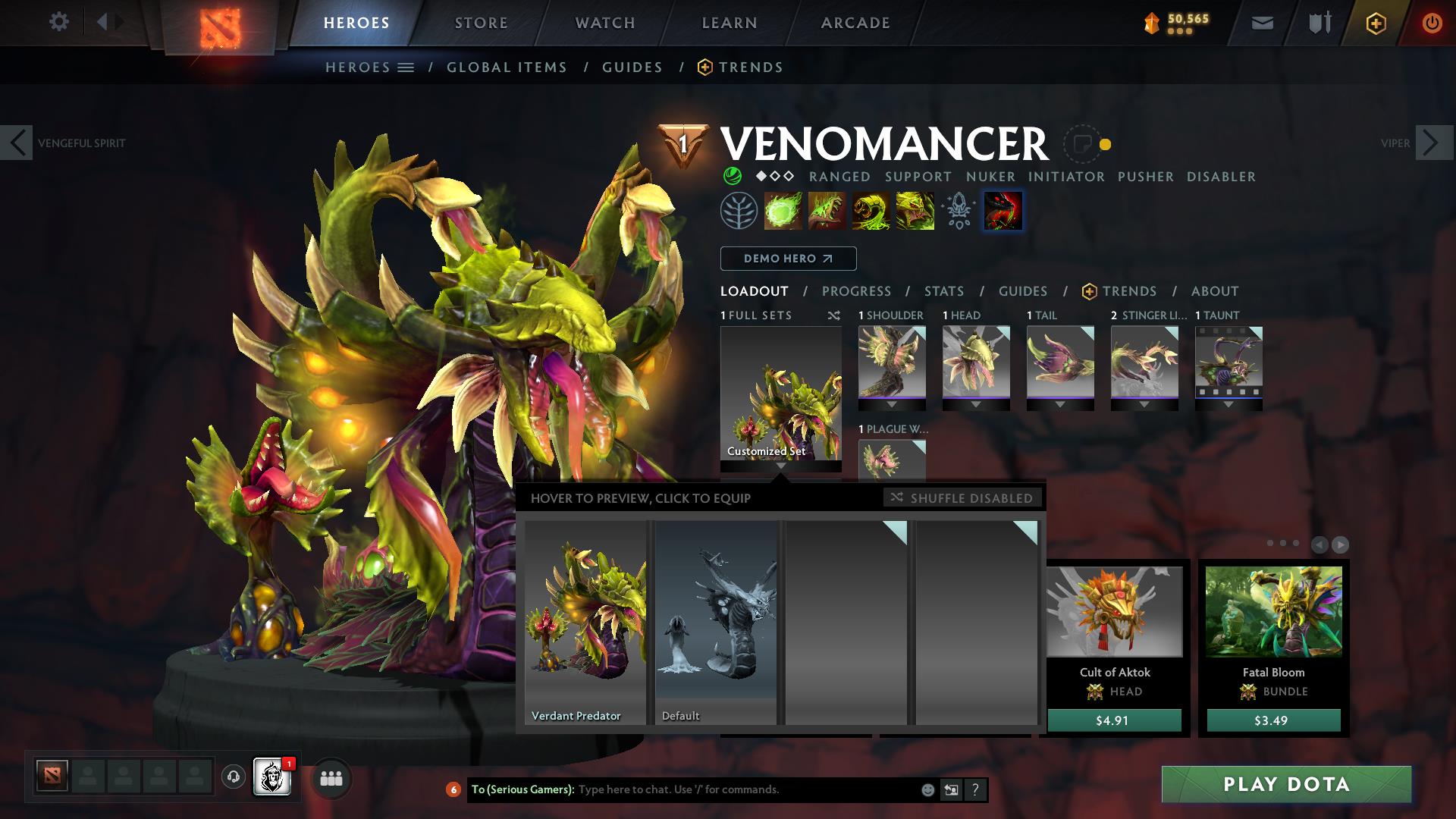Viewport: 1456px width, 819px height.
Task: Click the settings gear icon
Action: [59, 22]
